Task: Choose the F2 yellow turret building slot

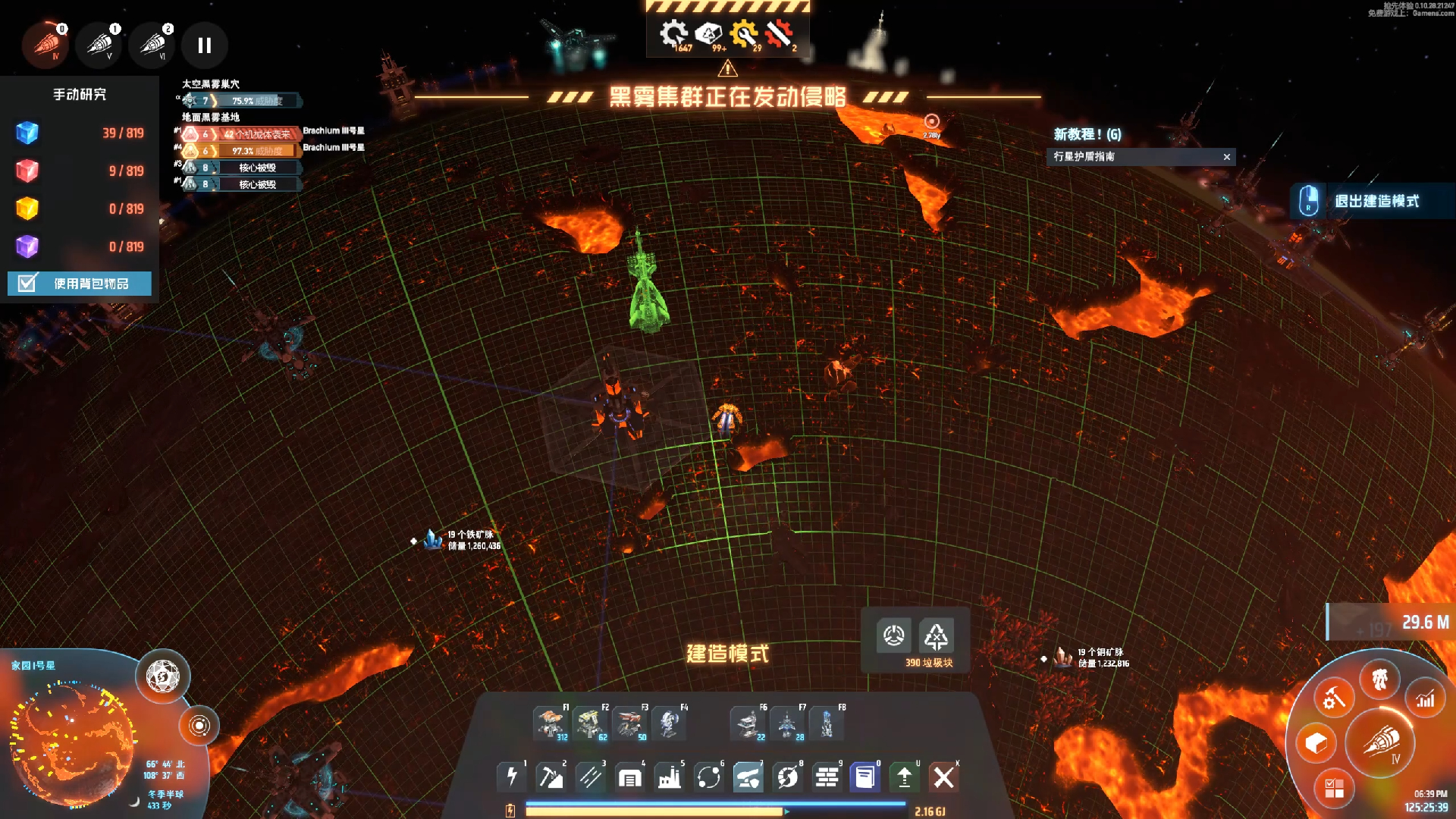Action: (x=590, y=723)
